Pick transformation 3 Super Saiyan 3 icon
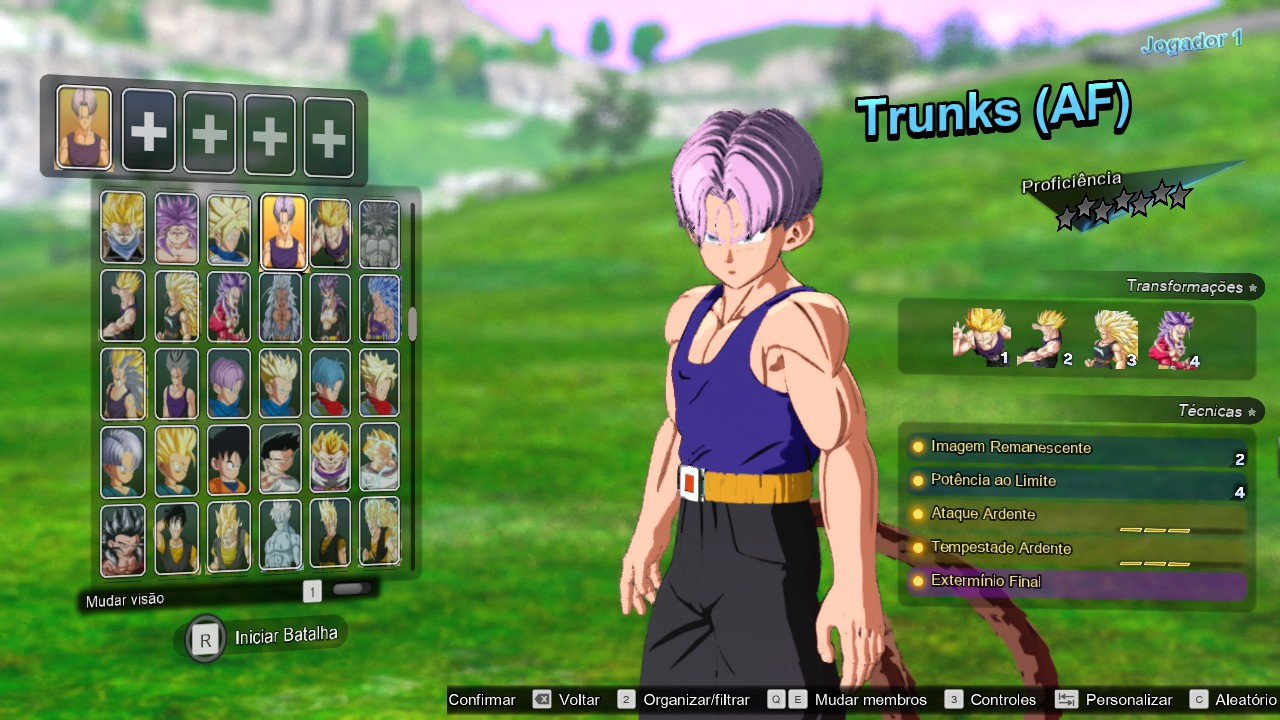Screen dimensions: 1280x720 [1115, 335]
